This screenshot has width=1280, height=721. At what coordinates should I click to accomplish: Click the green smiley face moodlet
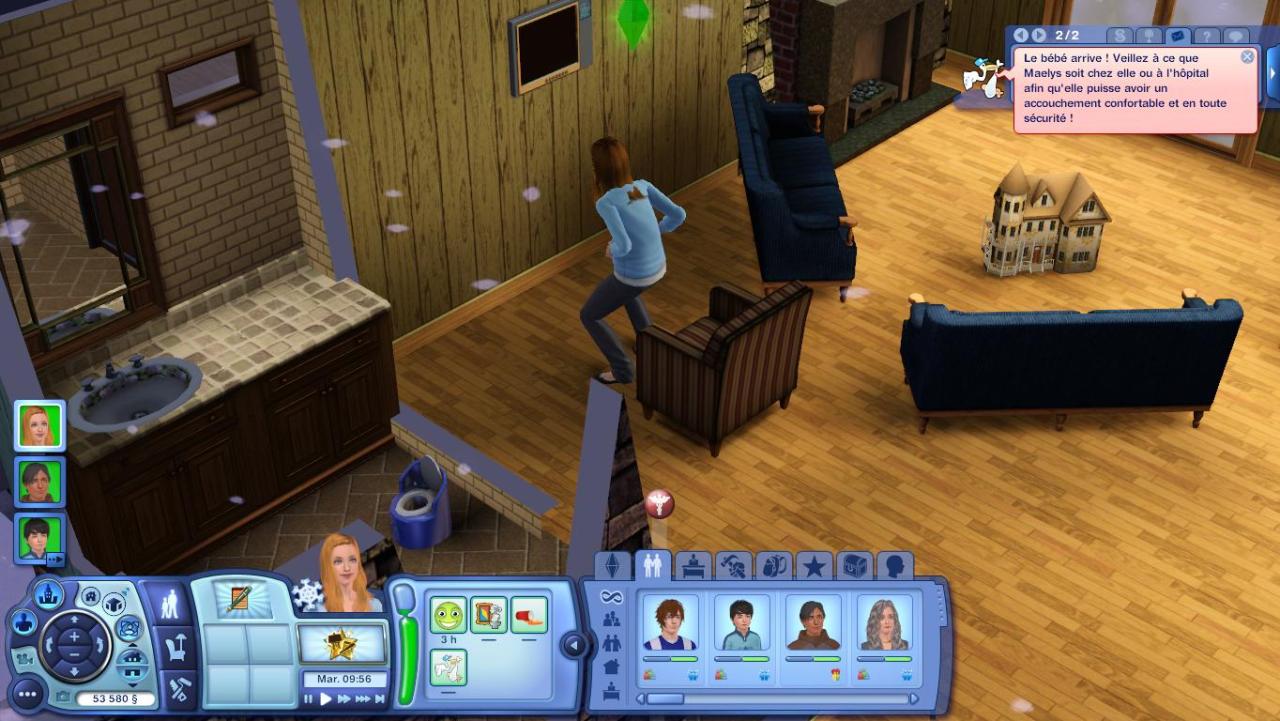click(x=448, y=615)
